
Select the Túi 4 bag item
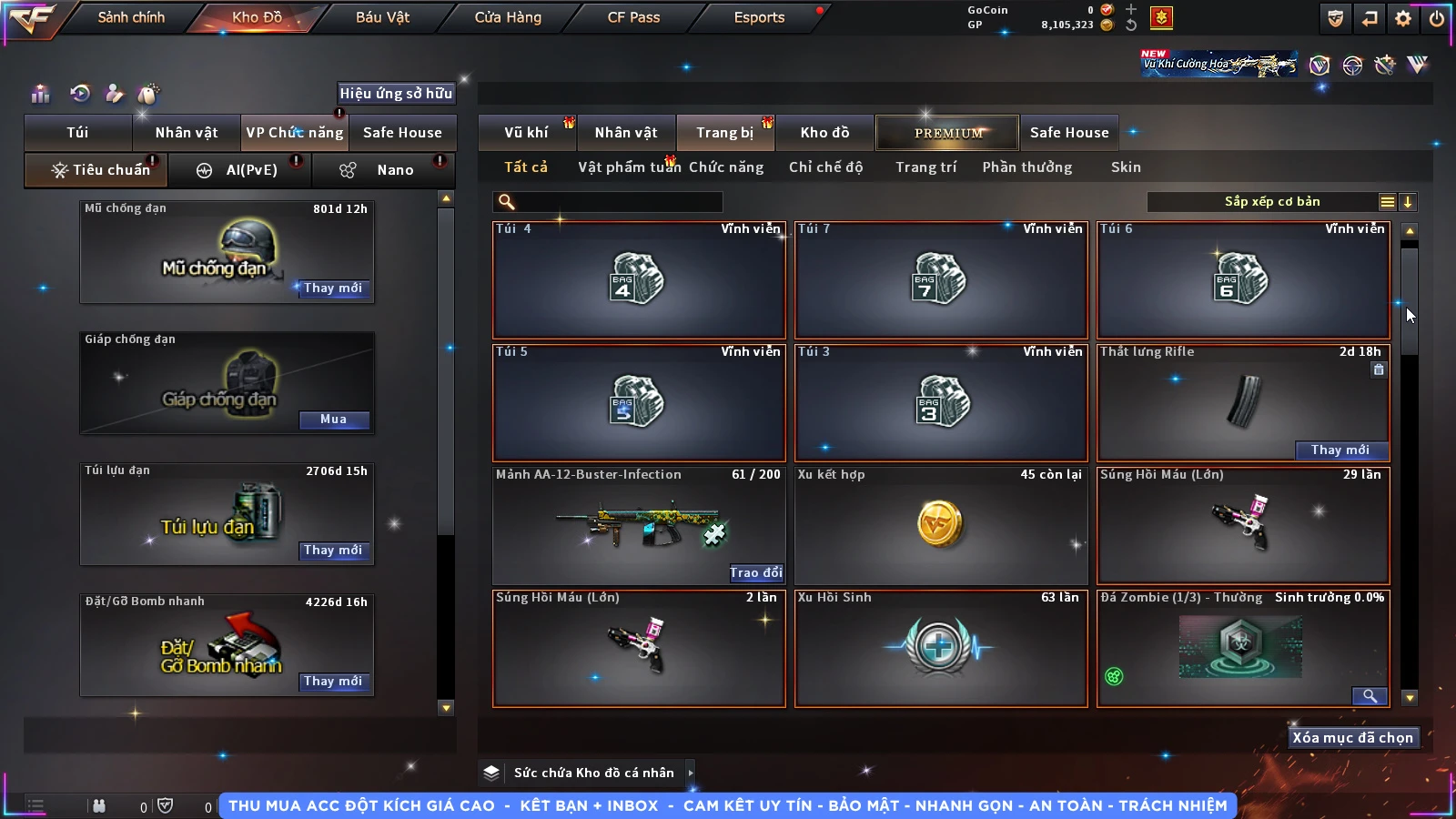tap(638, 279)
